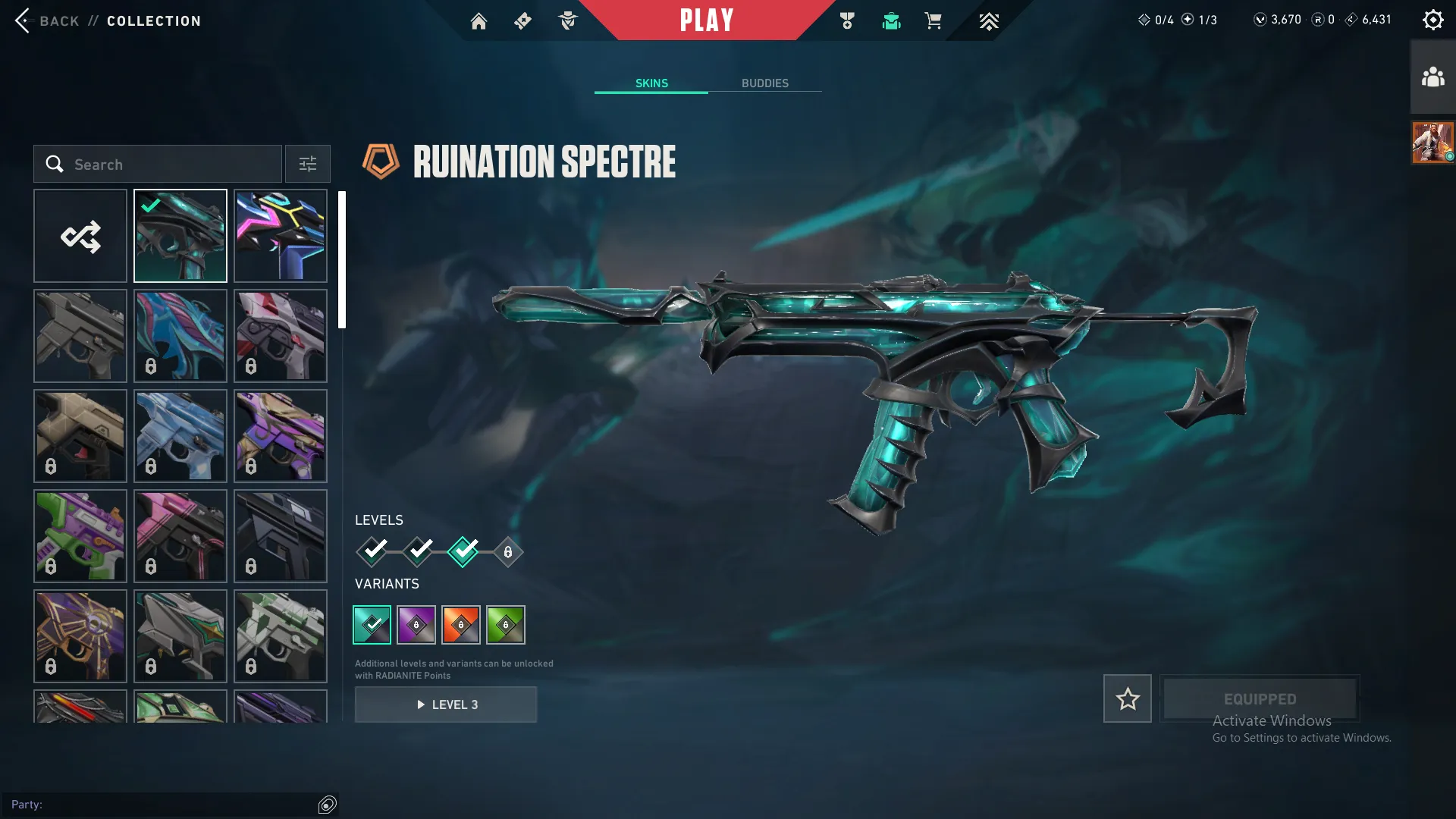
Task: Toggle the favorite star for Ruination Spectre
Action: (1127, 698)
